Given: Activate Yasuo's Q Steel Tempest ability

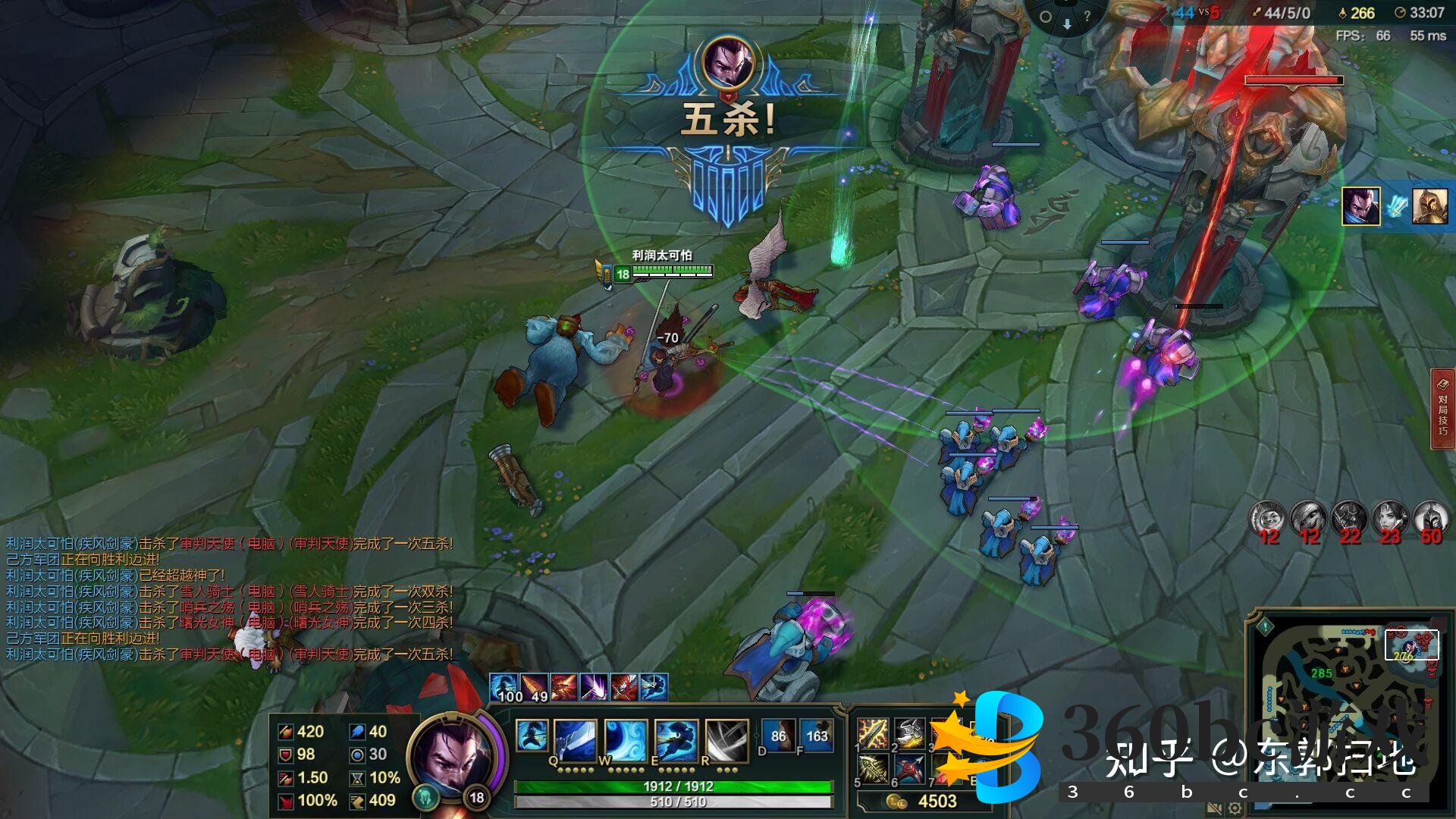Looking at the screenshot, I should (x=574, y=740).
